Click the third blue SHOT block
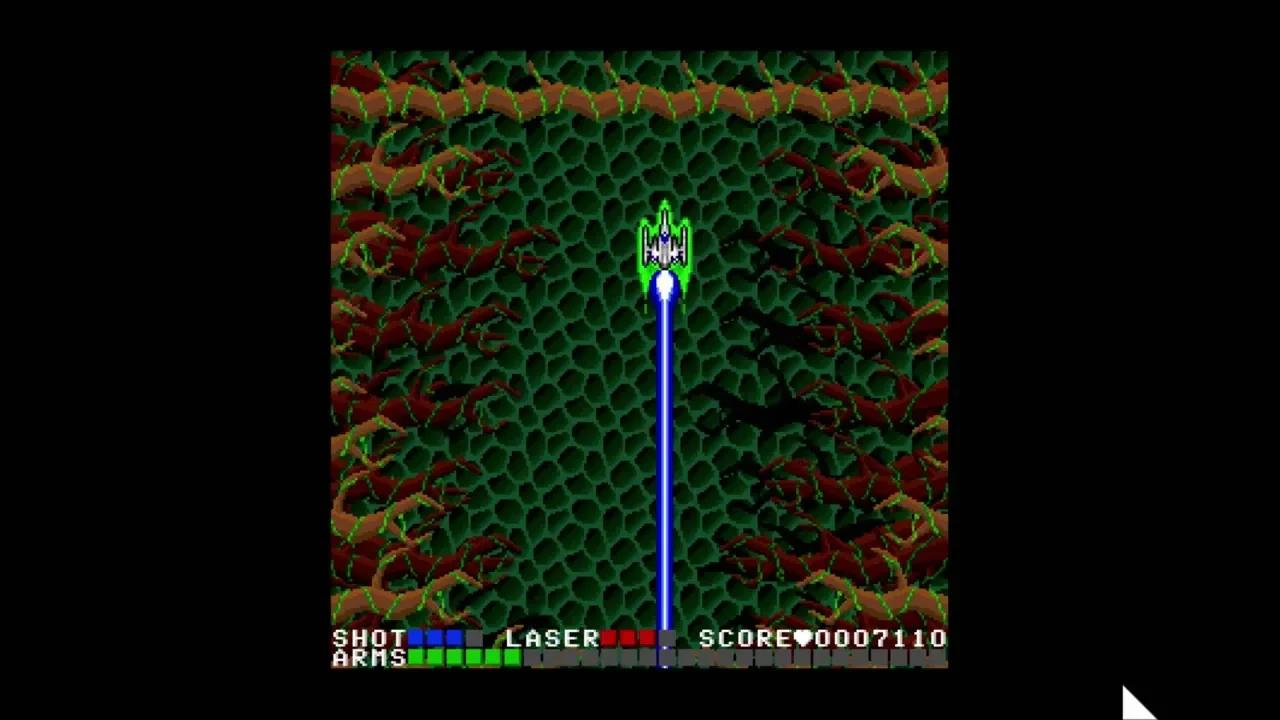 [x=453, y=637]
